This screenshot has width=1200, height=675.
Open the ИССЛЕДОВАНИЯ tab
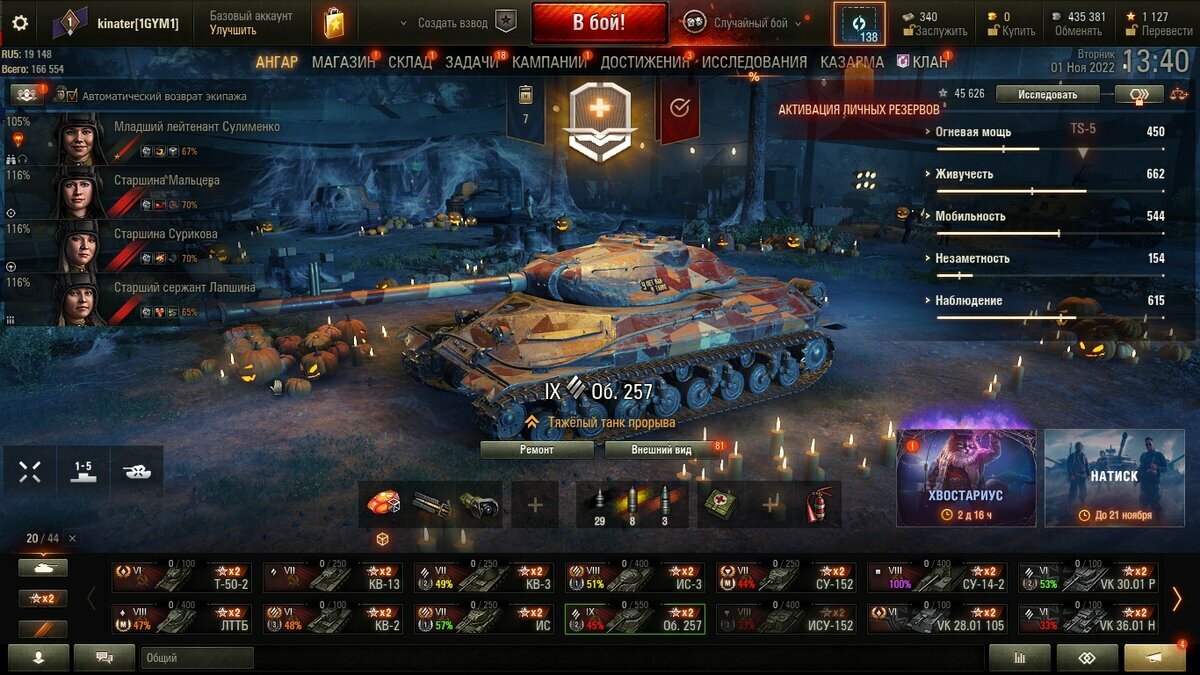[x=754, y=62]
